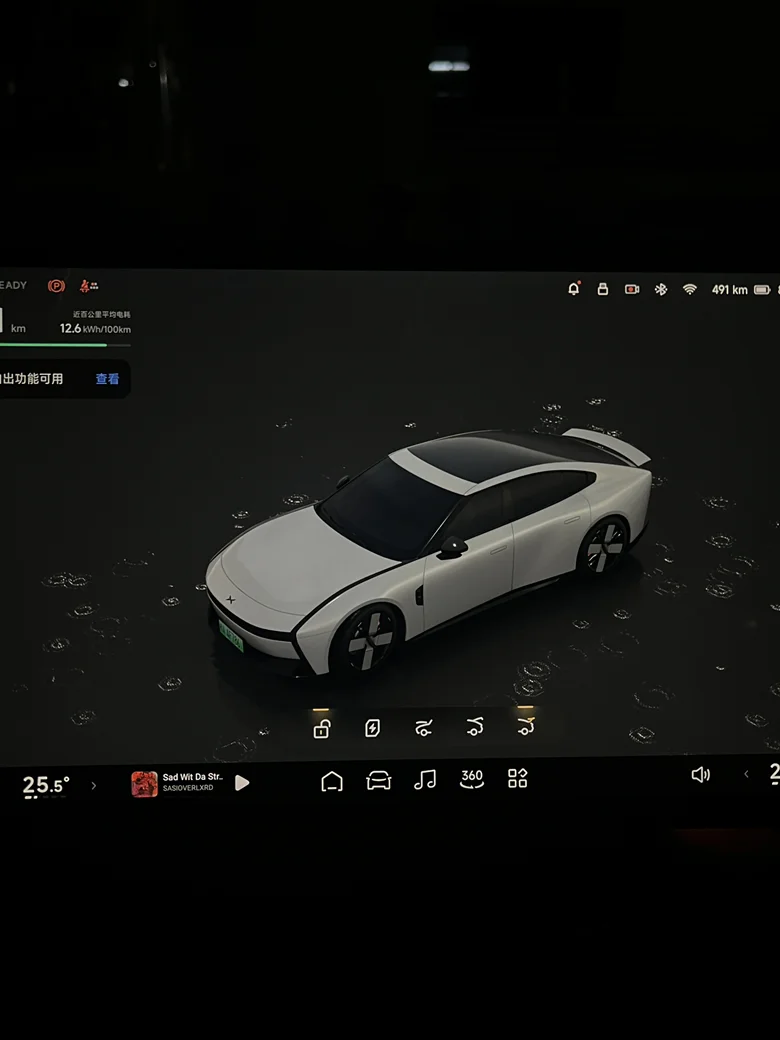Viewport: 780px width, 1040px height.
Task: Tap the lock icon in status bar
Action: [x=603, y=289]
